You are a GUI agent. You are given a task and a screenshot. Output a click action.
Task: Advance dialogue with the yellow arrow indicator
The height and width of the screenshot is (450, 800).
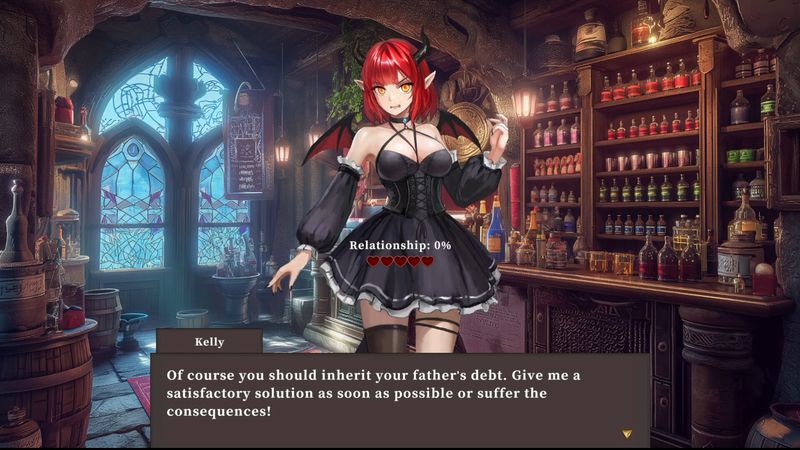pyautogui.click(x=627, y=434)
